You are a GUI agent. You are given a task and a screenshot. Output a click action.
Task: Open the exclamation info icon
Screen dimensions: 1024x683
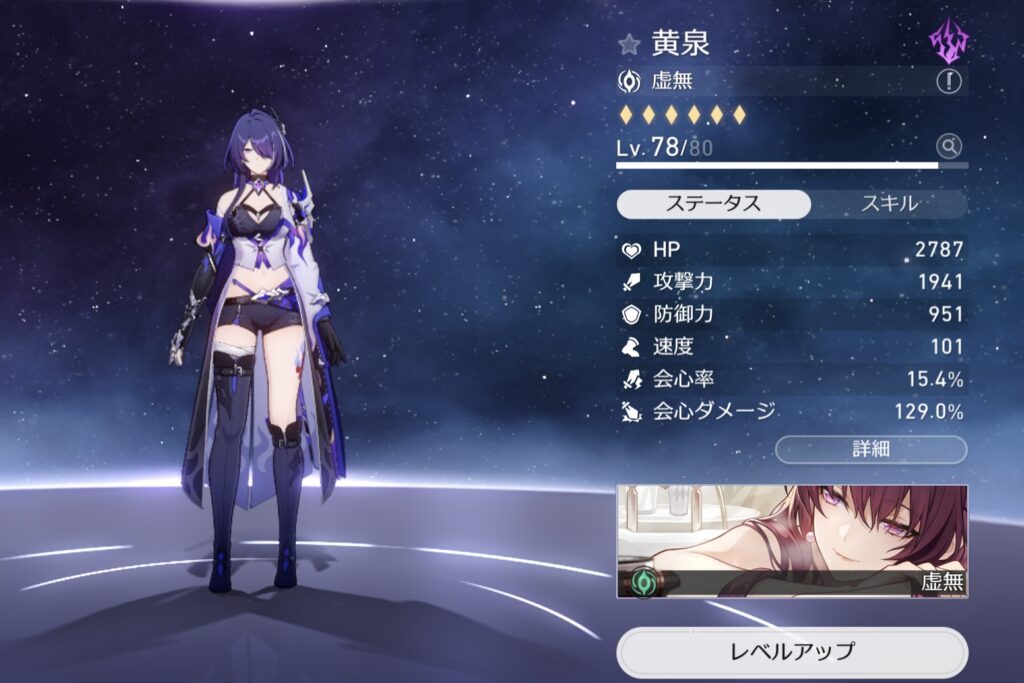948,82
